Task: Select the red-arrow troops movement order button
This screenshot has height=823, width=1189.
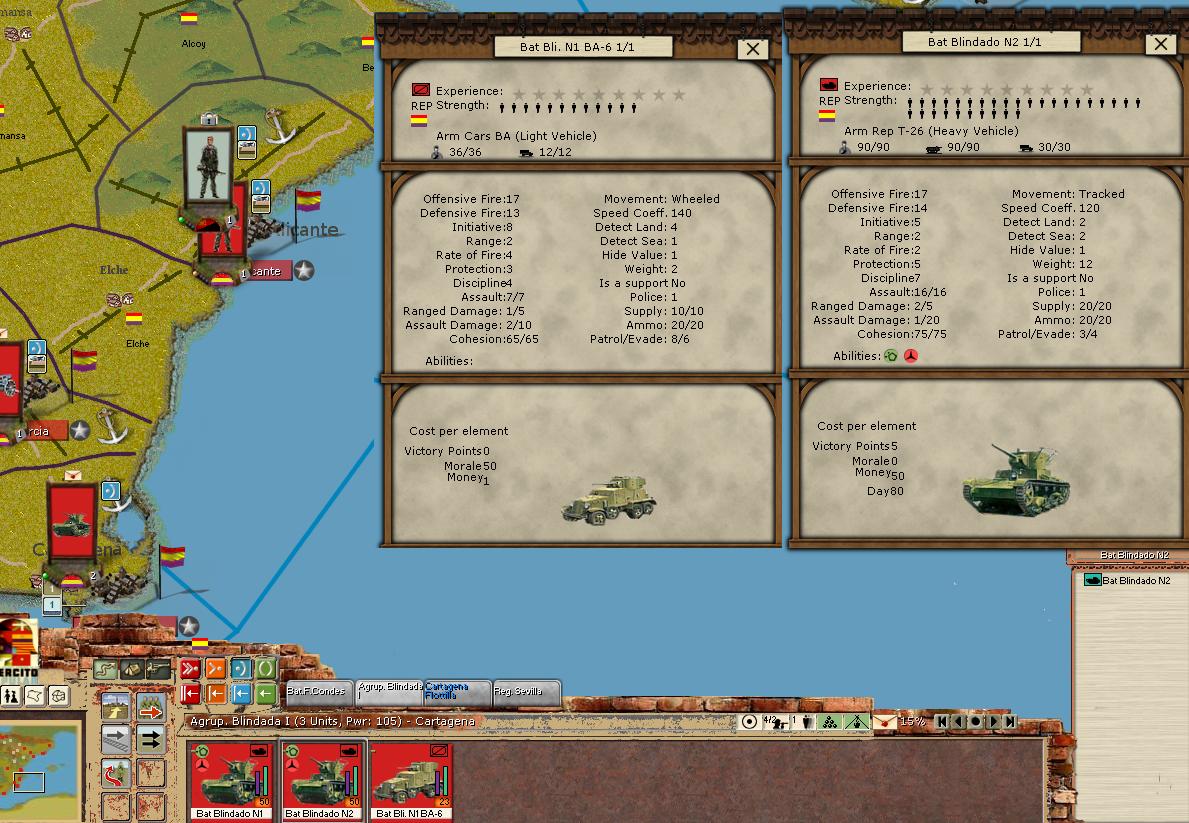Action: pos(151,707)
